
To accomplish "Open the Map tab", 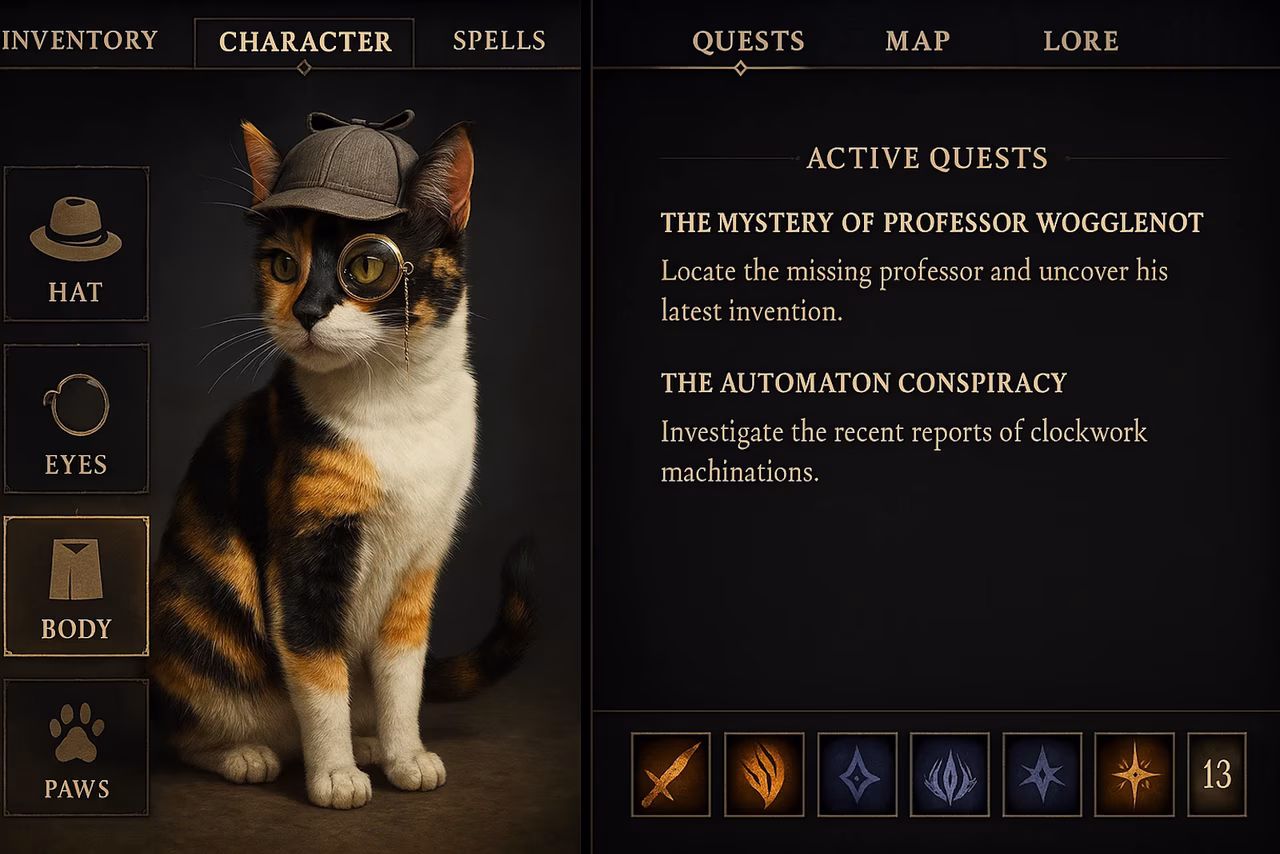I will pos(916,41).
